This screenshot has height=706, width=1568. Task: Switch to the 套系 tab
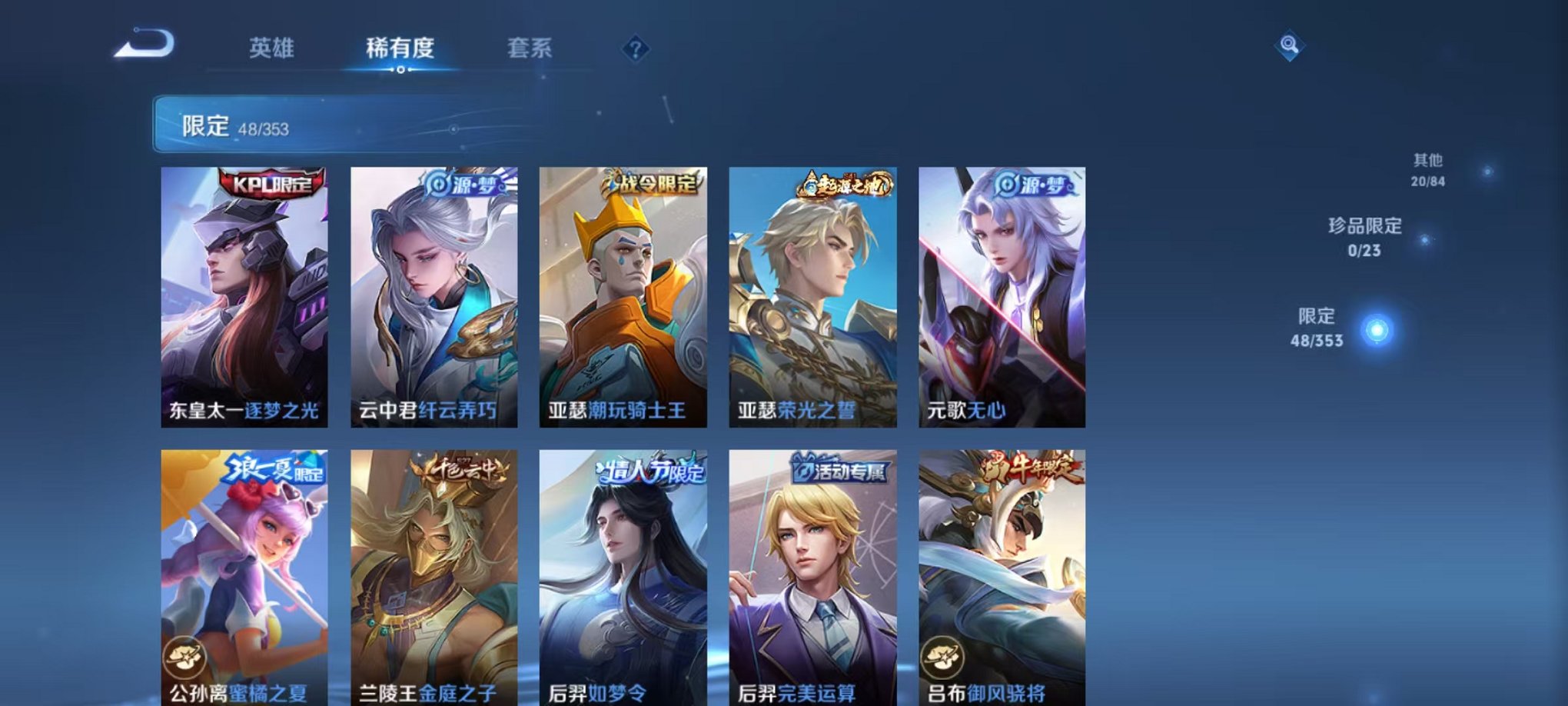(x=530, y=46)
